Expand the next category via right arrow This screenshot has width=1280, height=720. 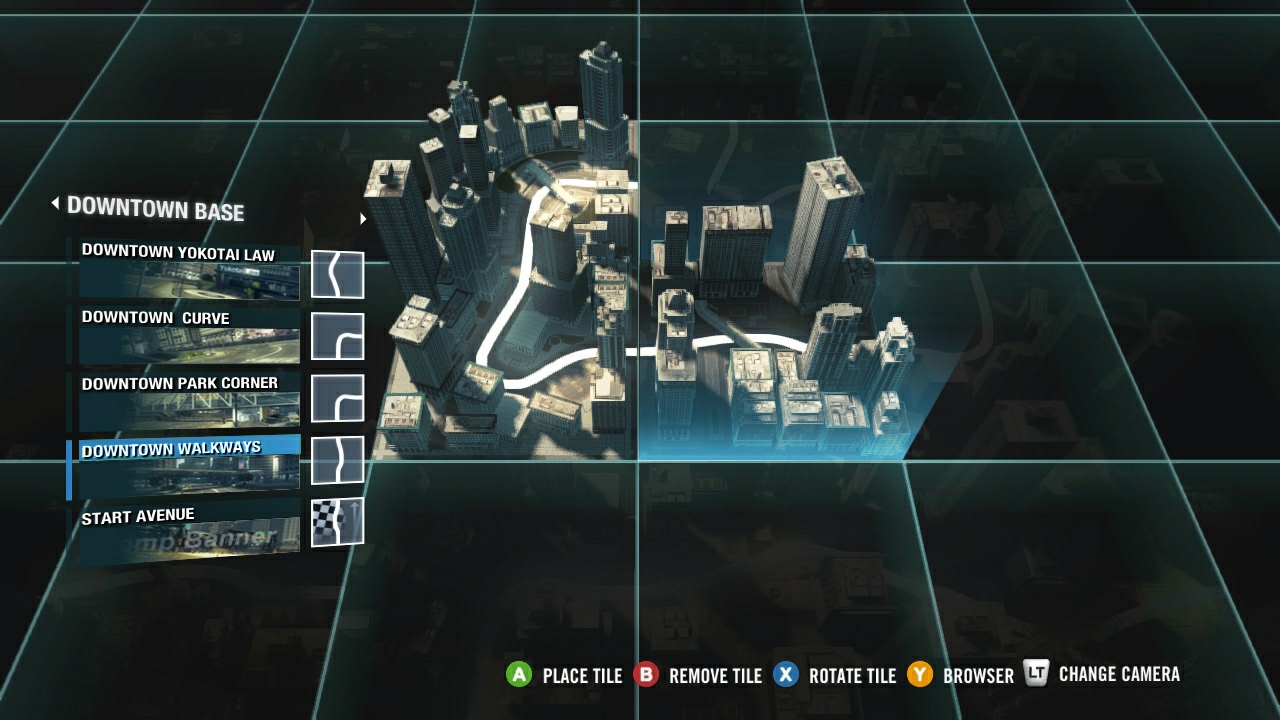point(362,216)
